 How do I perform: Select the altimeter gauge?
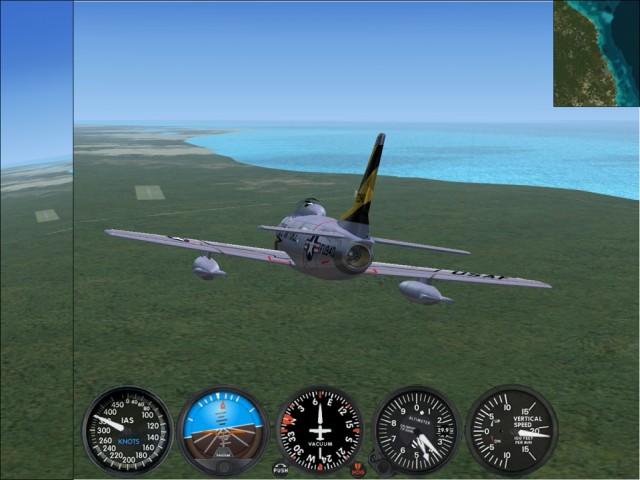(416, 430)
